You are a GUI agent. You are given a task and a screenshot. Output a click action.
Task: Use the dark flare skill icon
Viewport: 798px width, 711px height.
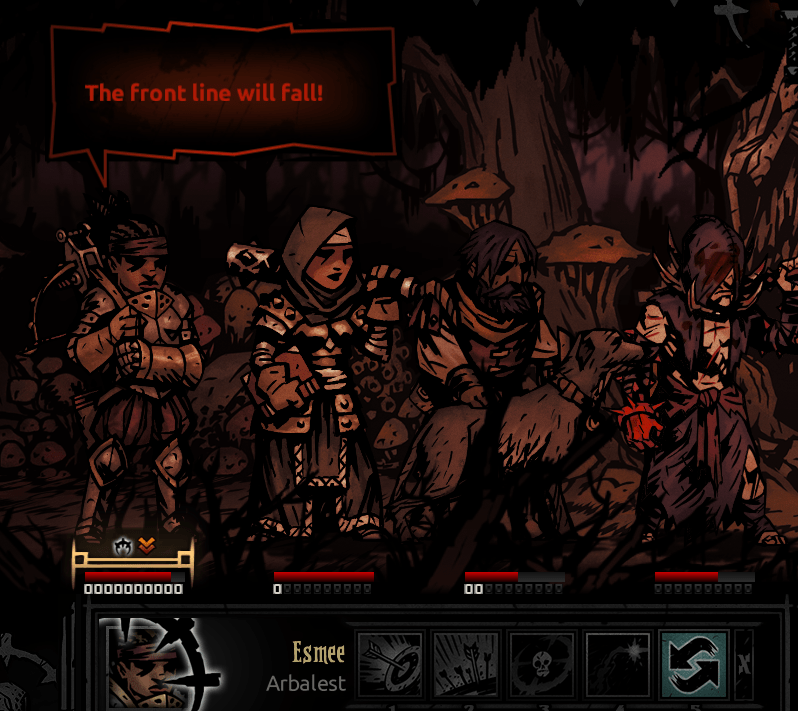617,664
